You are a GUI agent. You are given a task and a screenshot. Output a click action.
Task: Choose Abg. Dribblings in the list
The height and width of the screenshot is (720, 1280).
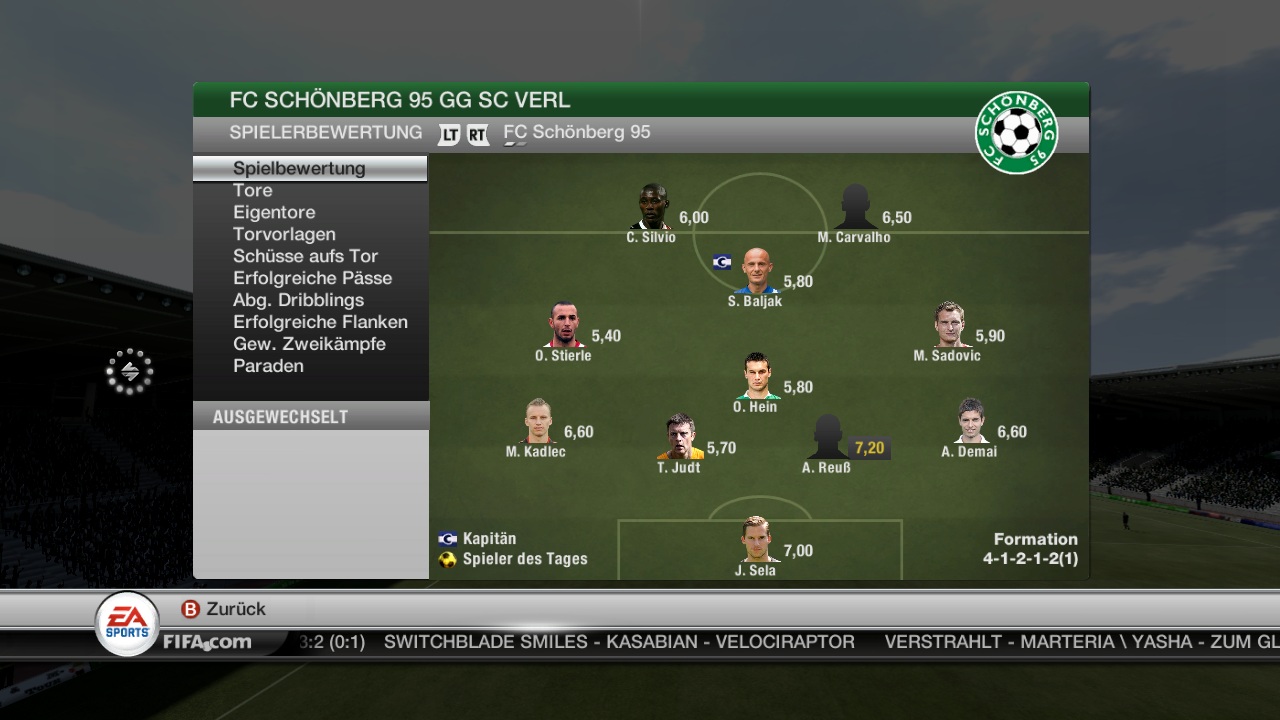coord(298,300)
